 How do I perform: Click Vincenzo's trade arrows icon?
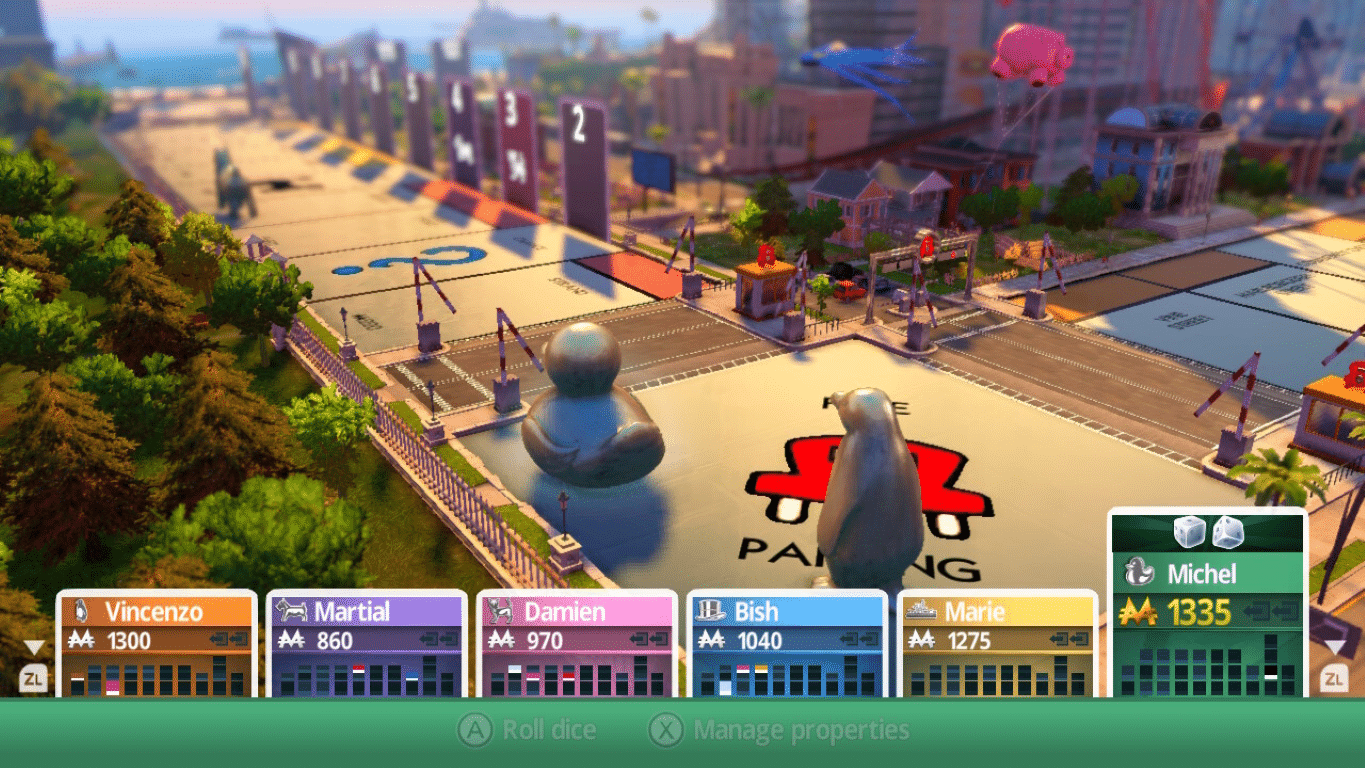[x=230, y=640]
